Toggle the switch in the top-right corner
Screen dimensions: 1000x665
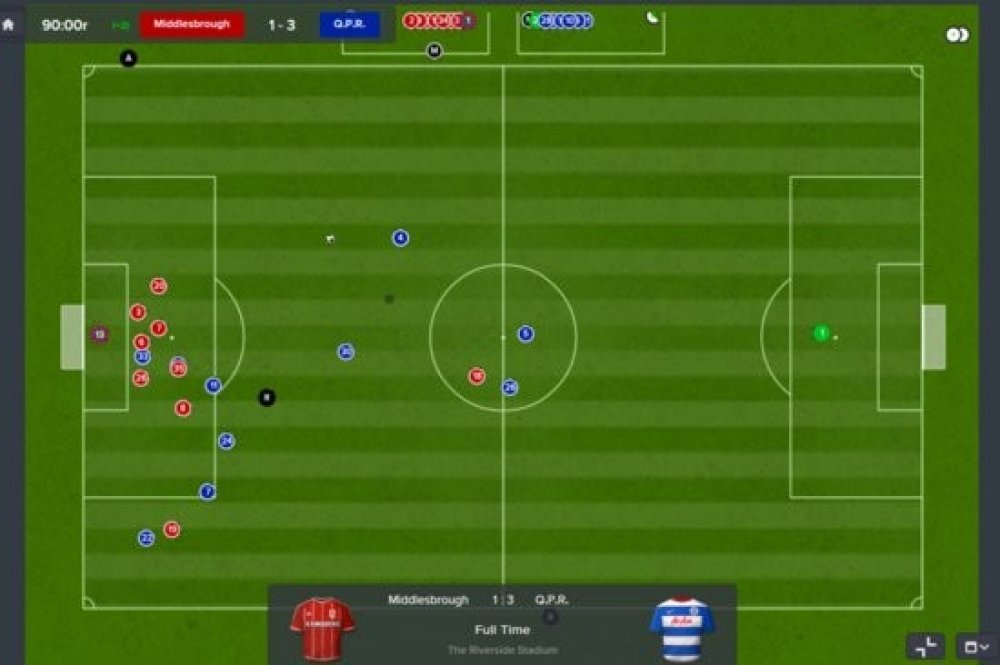click(957, 35)
